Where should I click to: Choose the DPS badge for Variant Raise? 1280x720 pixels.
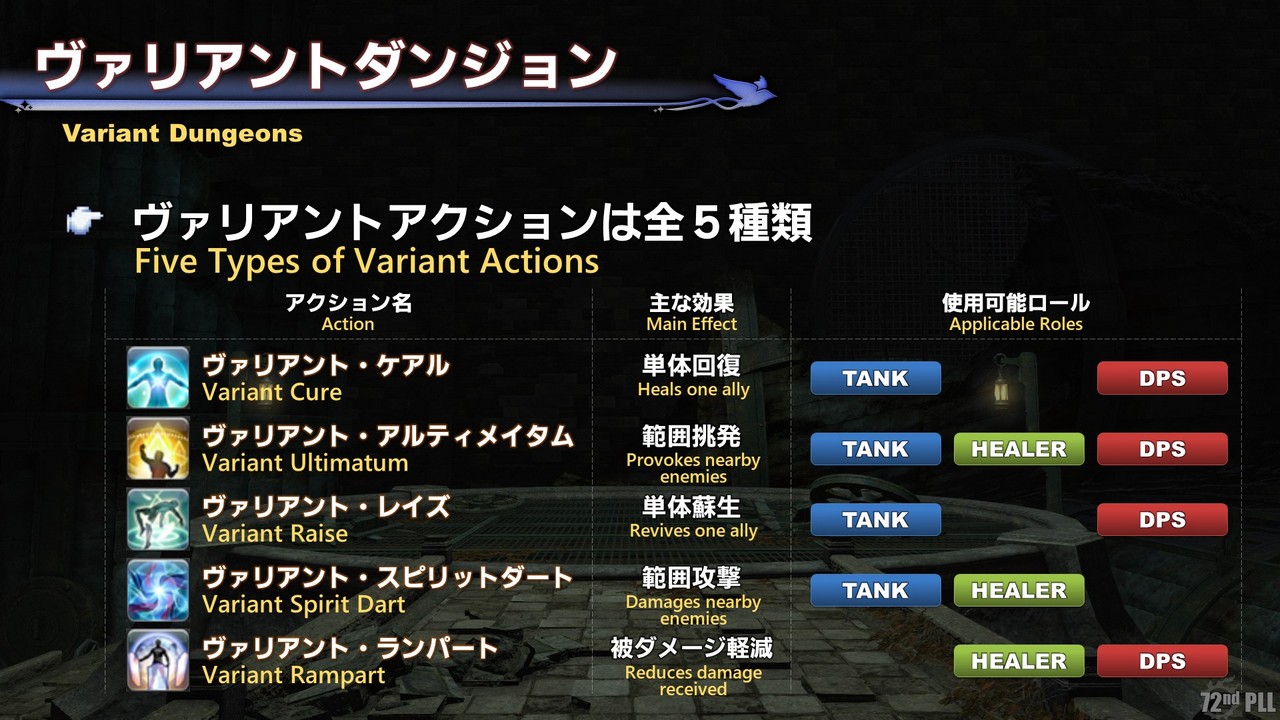[1162, 520]
